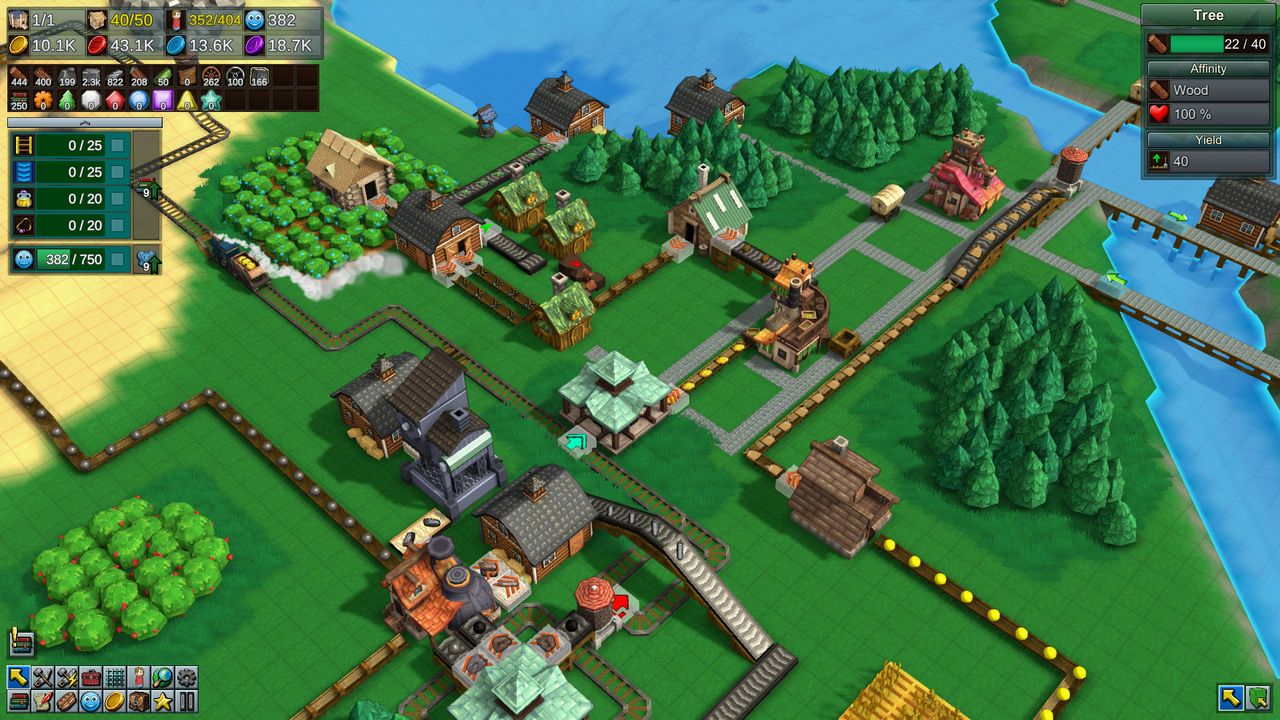
Task: Open the treasure chest panel
Action: (138, 701)
